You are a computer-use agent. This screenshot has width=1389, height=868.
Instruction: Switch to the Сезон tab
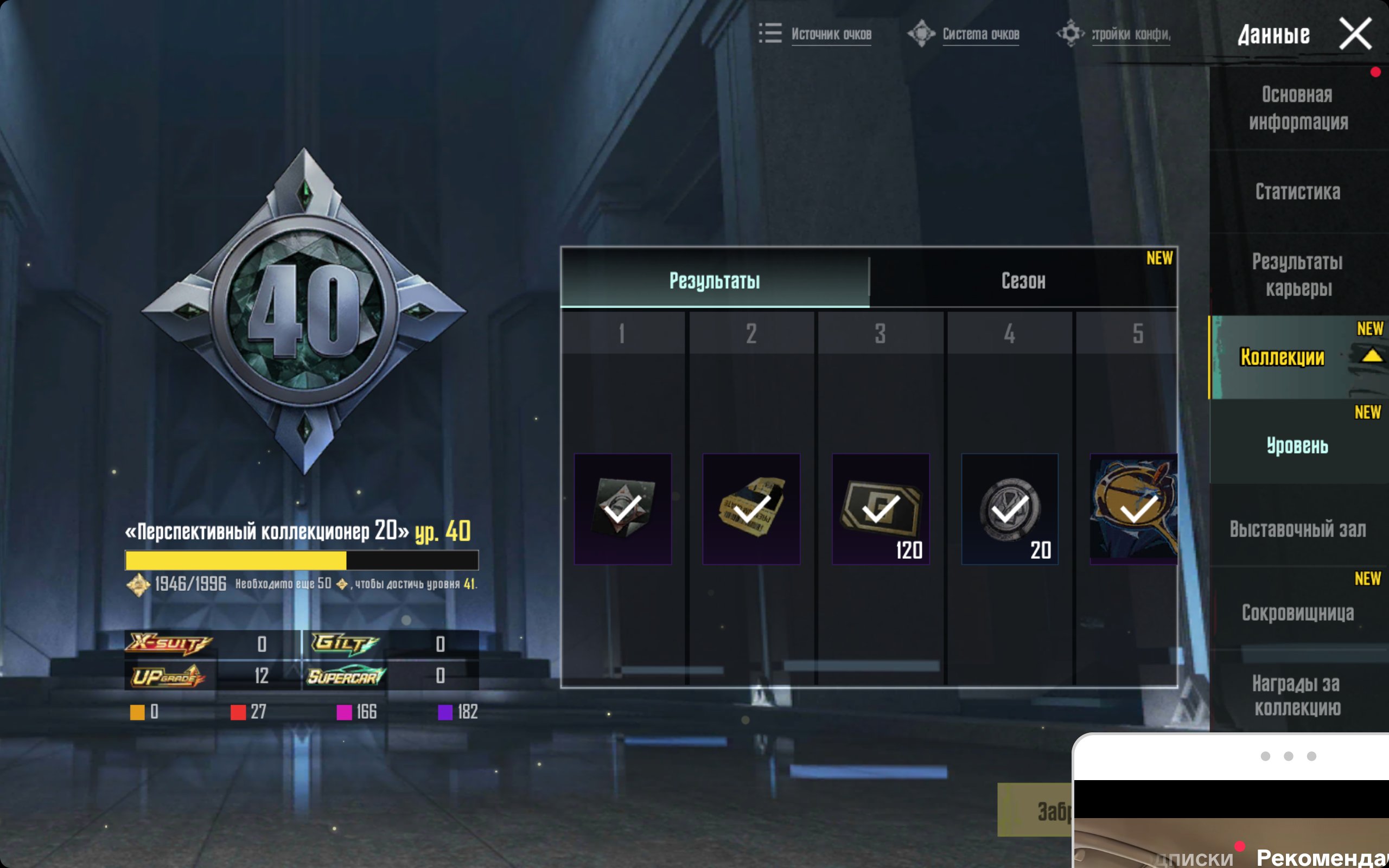tap(1023, 280)
